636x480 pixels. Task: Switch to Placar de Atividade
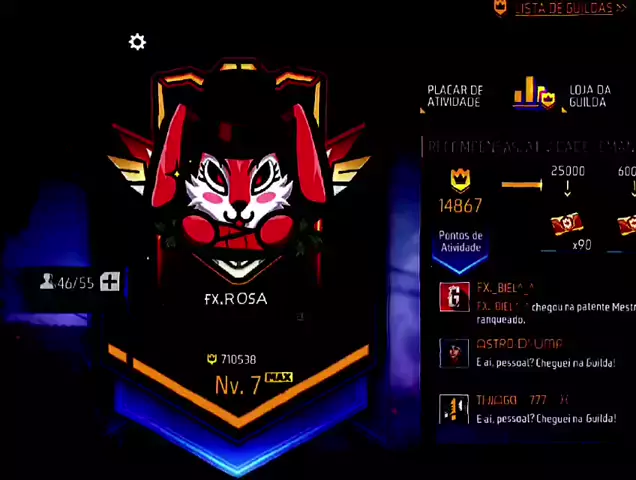point(455,96)
